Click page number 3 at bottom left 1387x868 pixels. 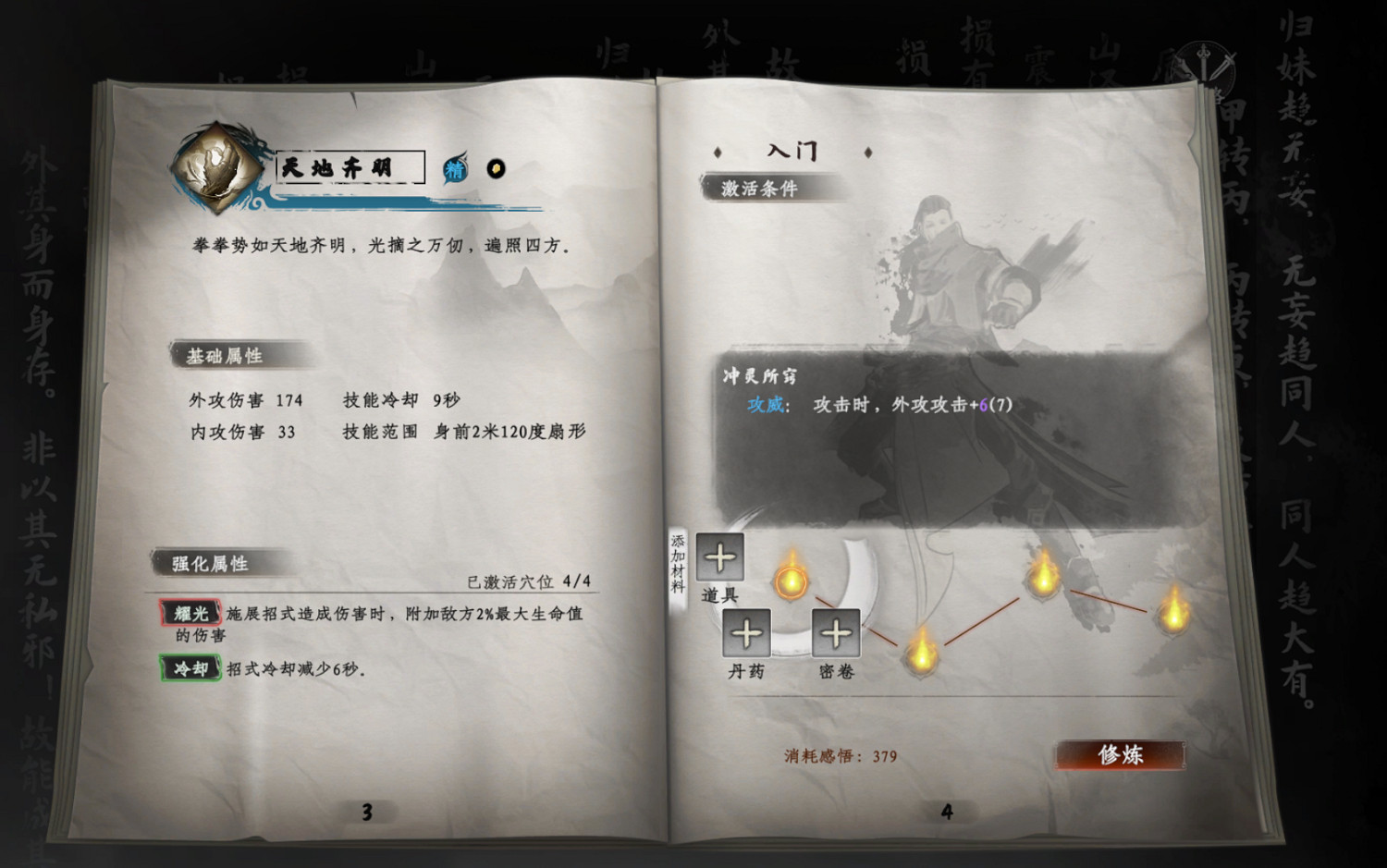pyautogui.click(x=366, y=811)
